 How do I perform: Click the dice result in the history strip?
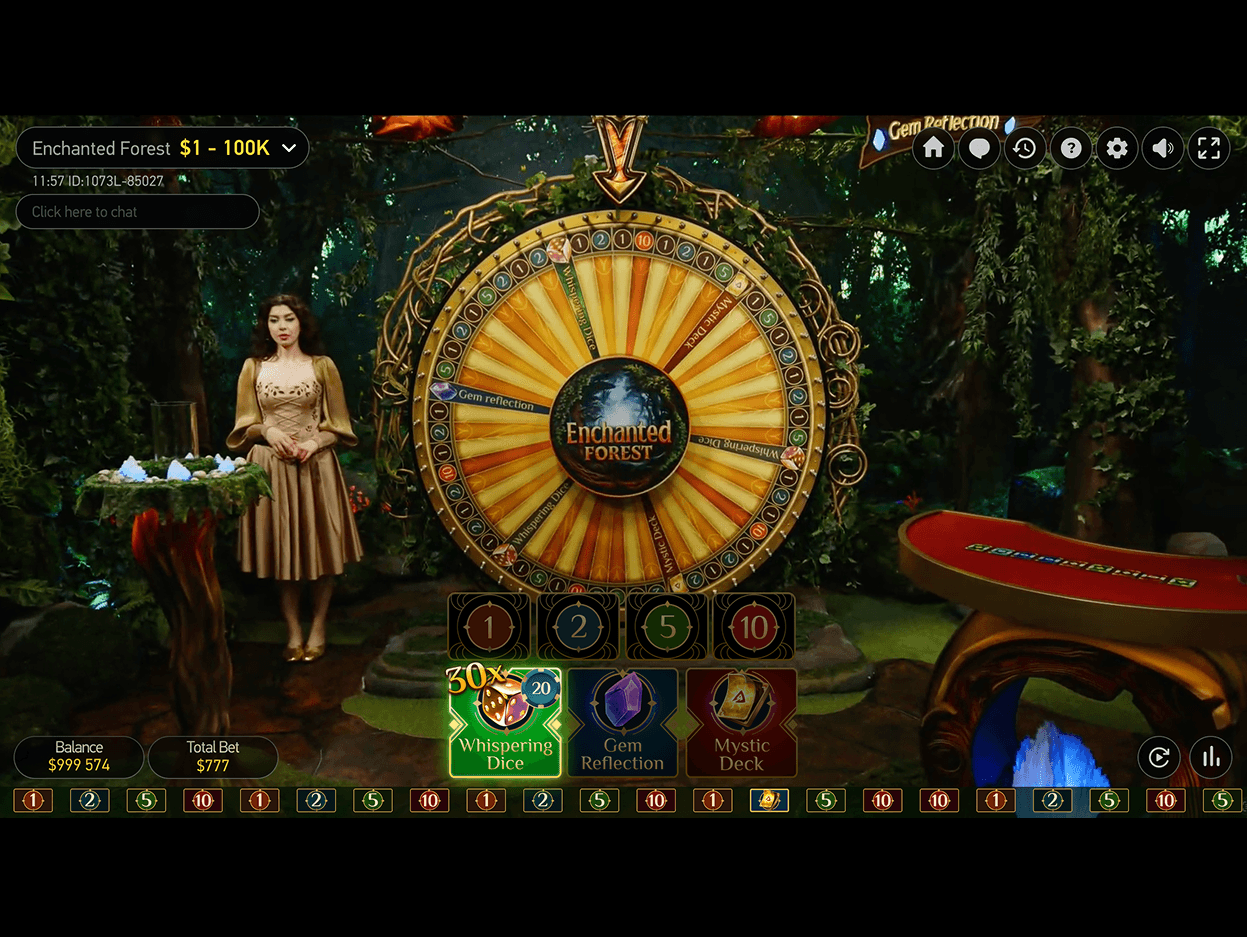tap(769, 800)
